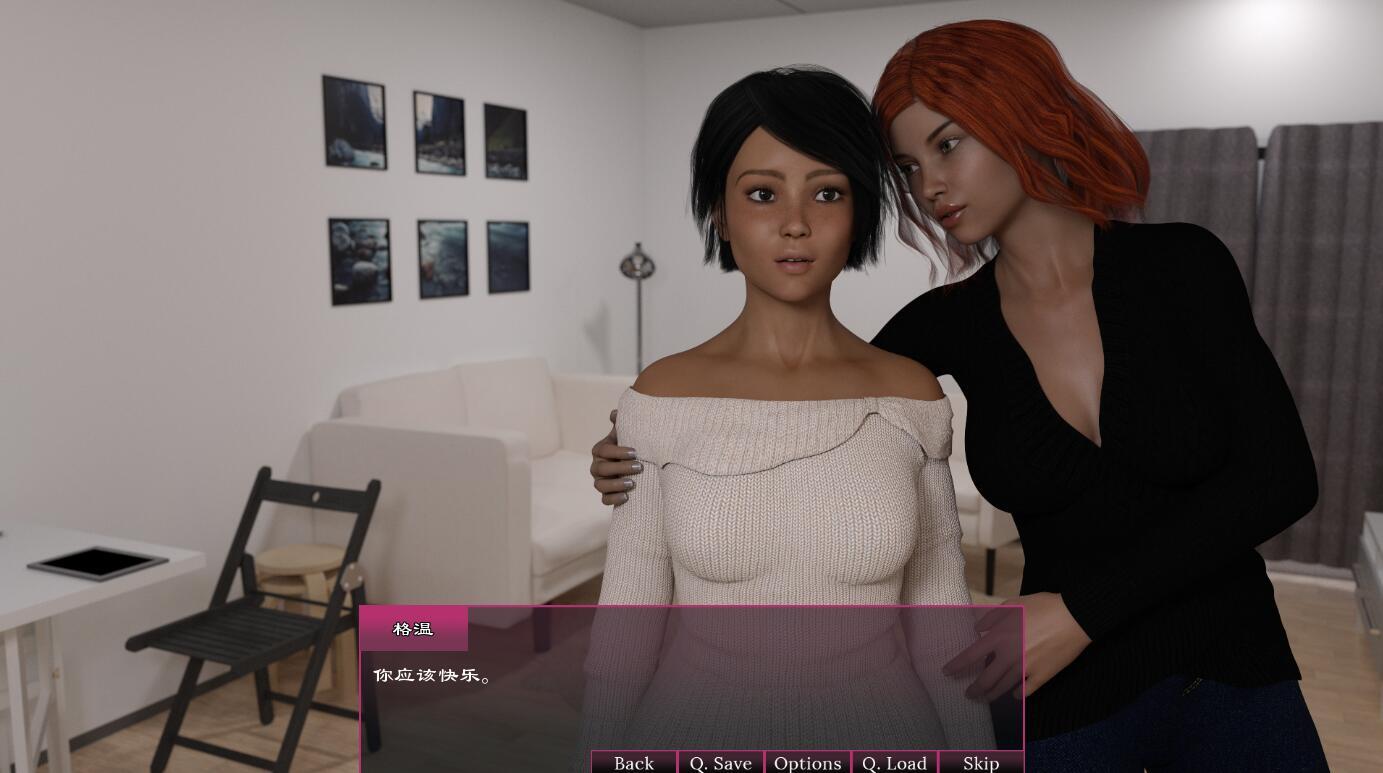
Task: Click Skip to fast-forward the dialogue
Action: [979, 762]
